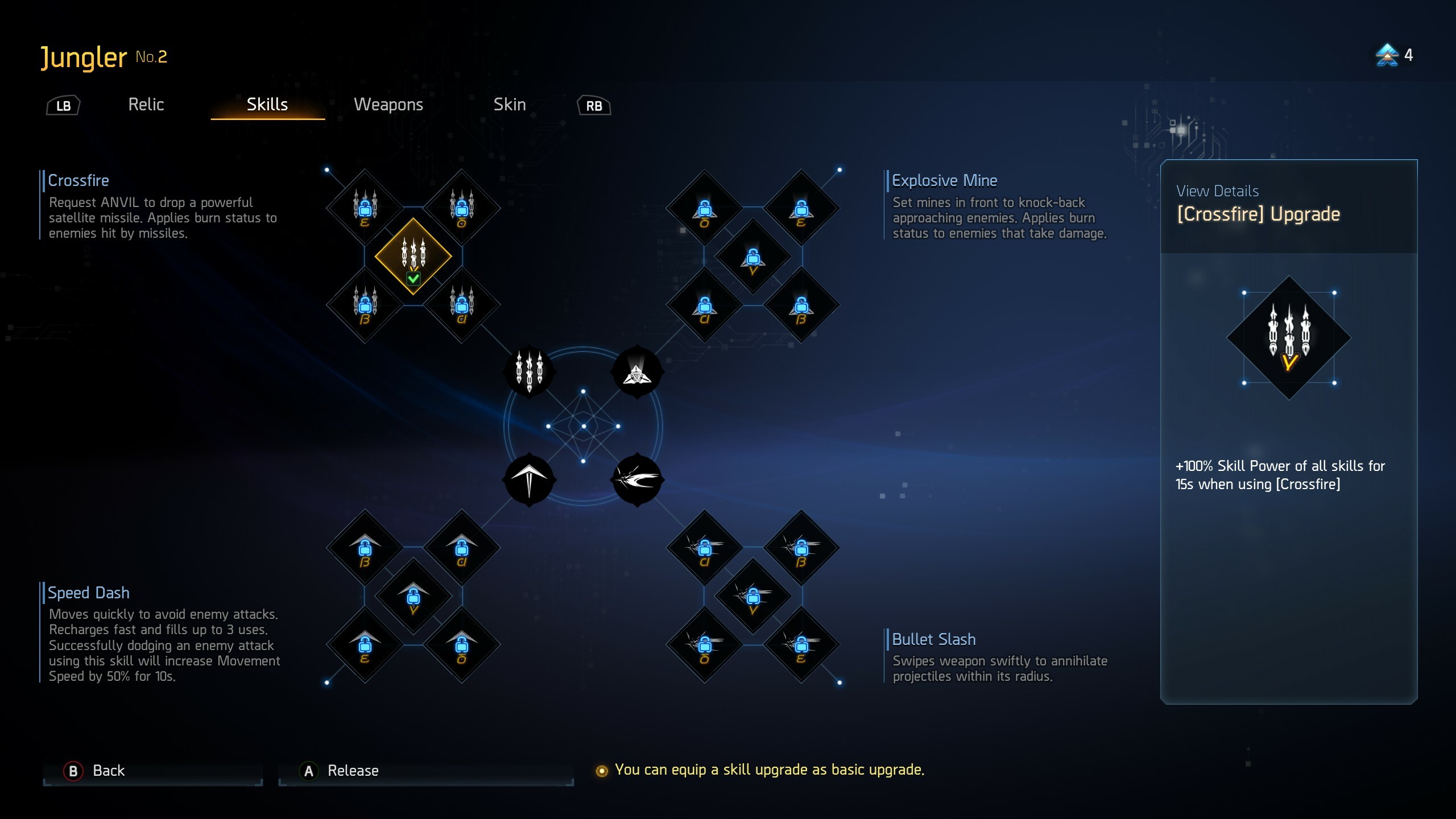The width and height of the screenshot is (1456, 819).
Task: Click the upgrade points icon beside the number 4
Action: coord(1388,56)
